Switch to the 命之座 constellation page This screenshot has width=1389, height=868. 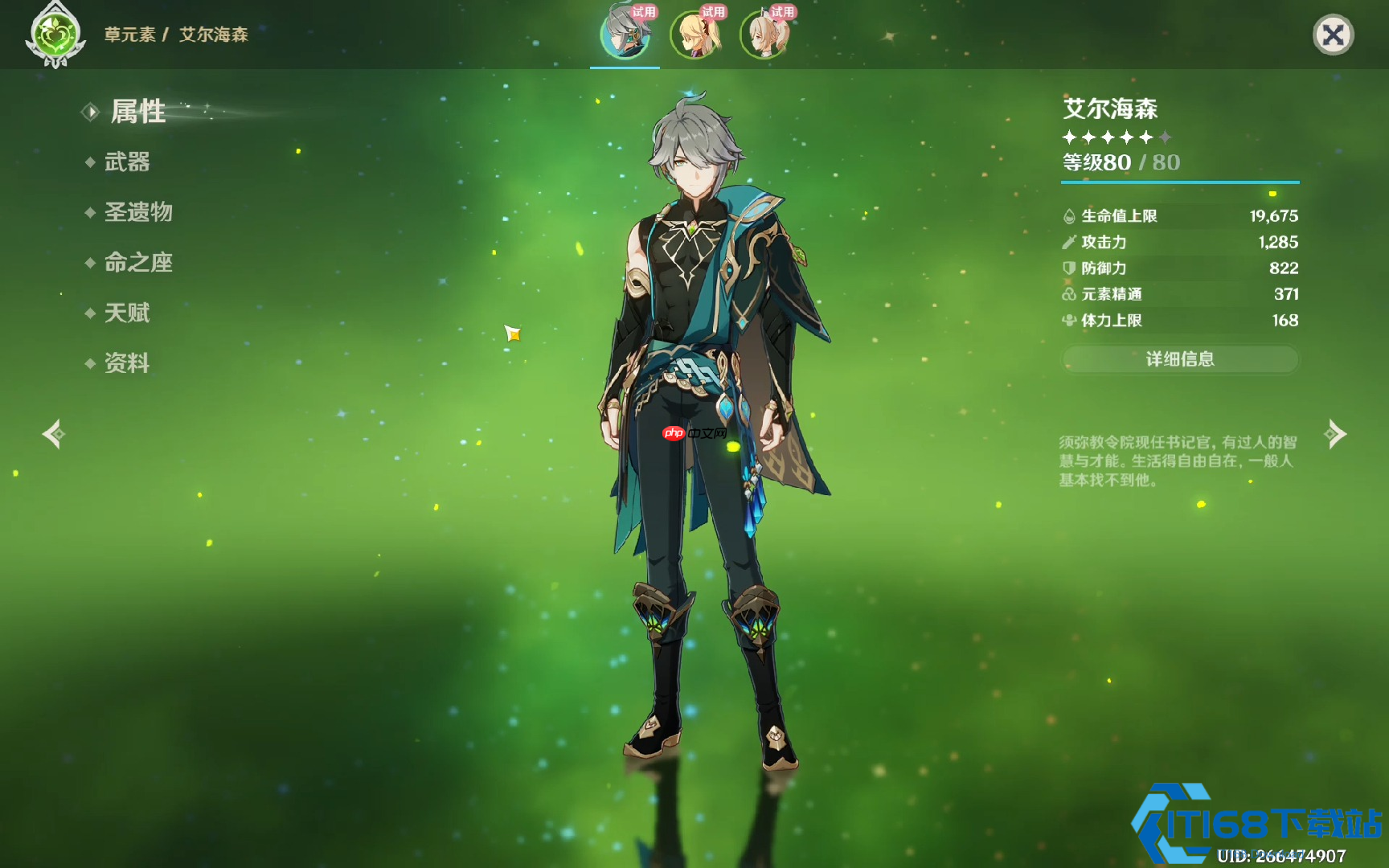pos(138,263)
